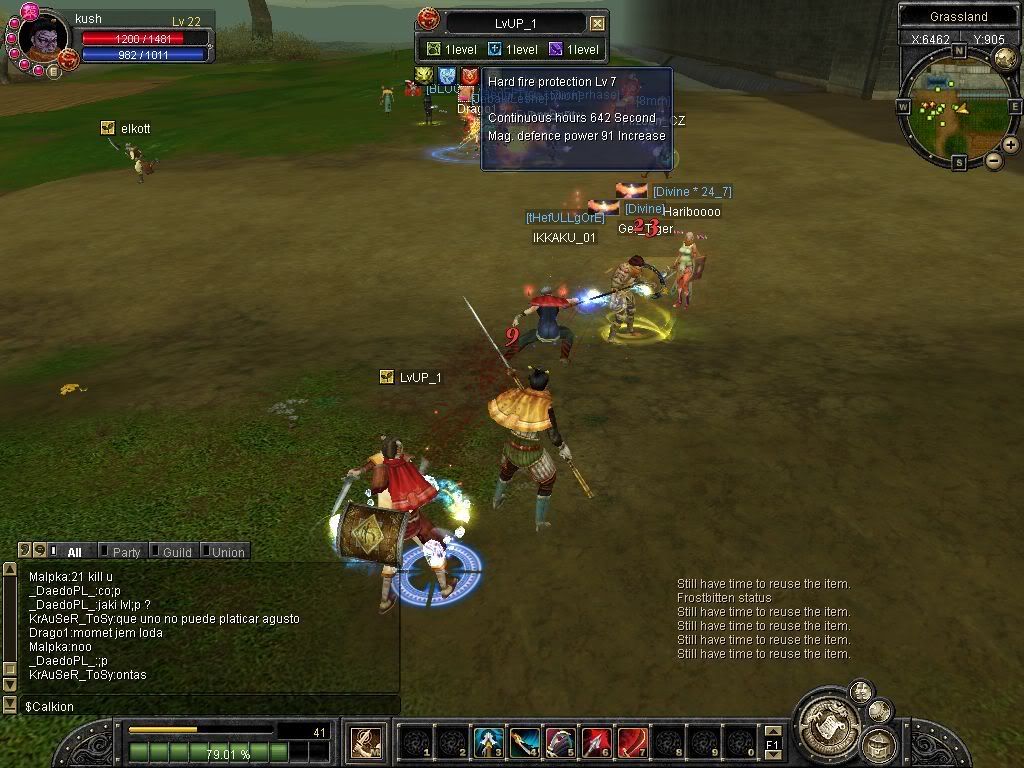Image resolution: width=1024 pixels, height=768 pixels.
Task: Click the Hard fire protection buff icon
Action: coord(469,76)
